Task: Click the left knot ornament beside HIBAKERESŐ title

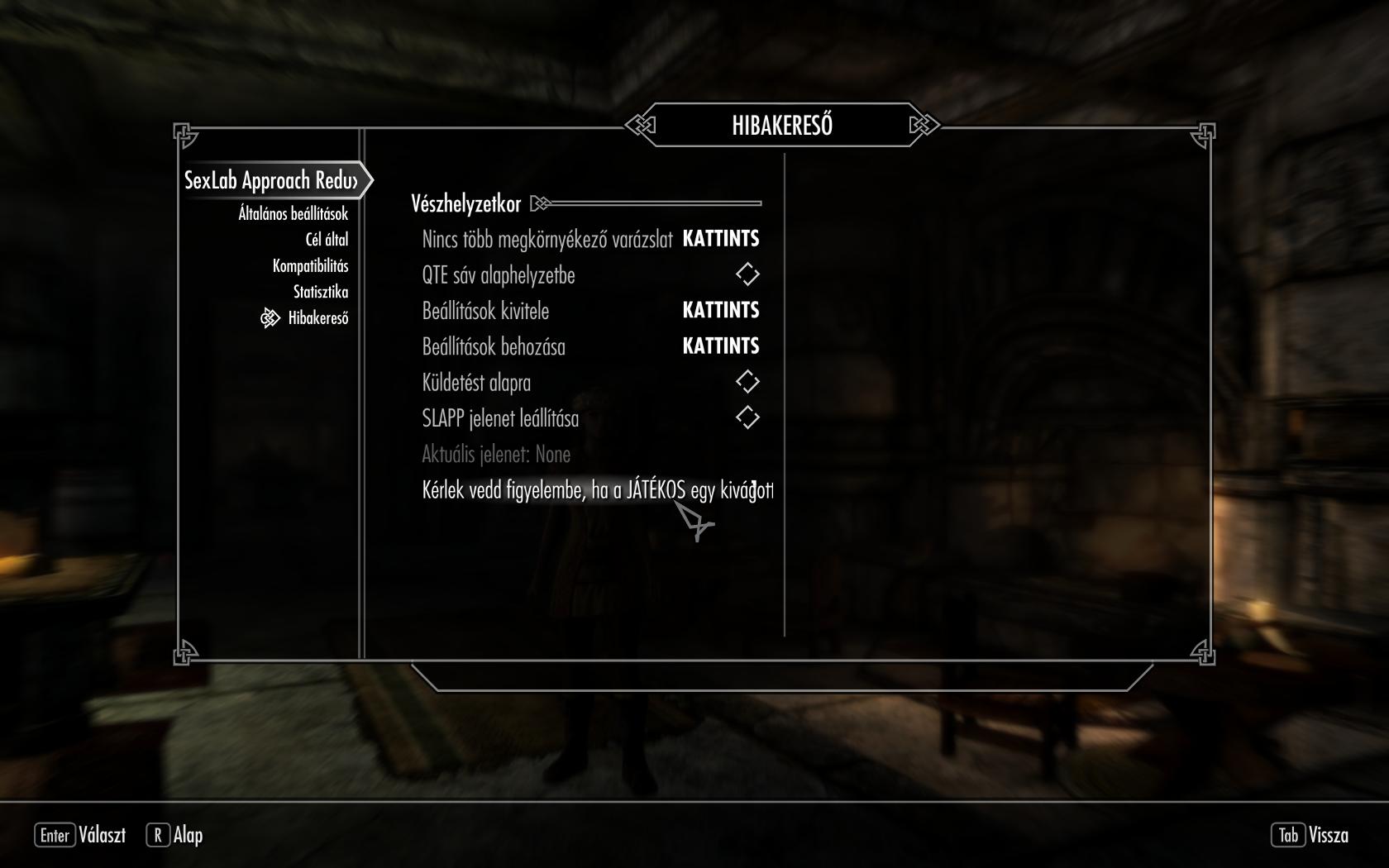Action: click(640, 123)
